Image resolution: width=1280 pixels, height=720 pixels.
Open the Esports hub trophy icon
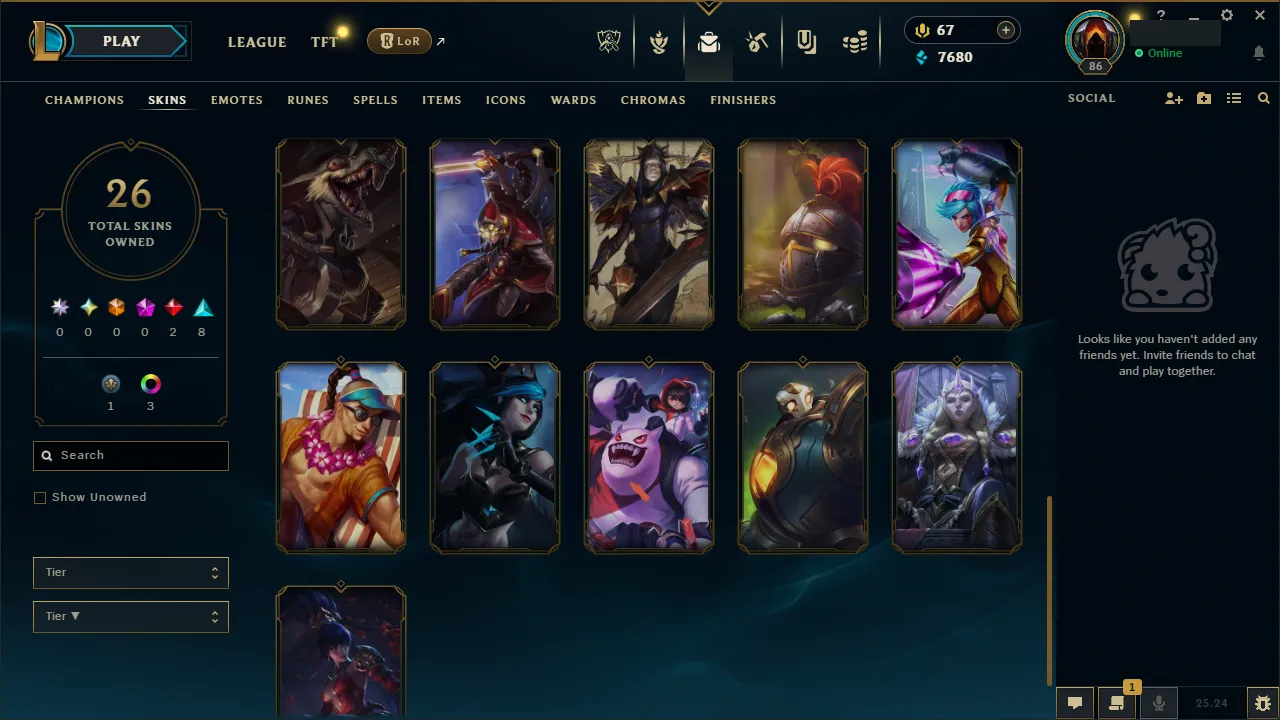point(608,40)
